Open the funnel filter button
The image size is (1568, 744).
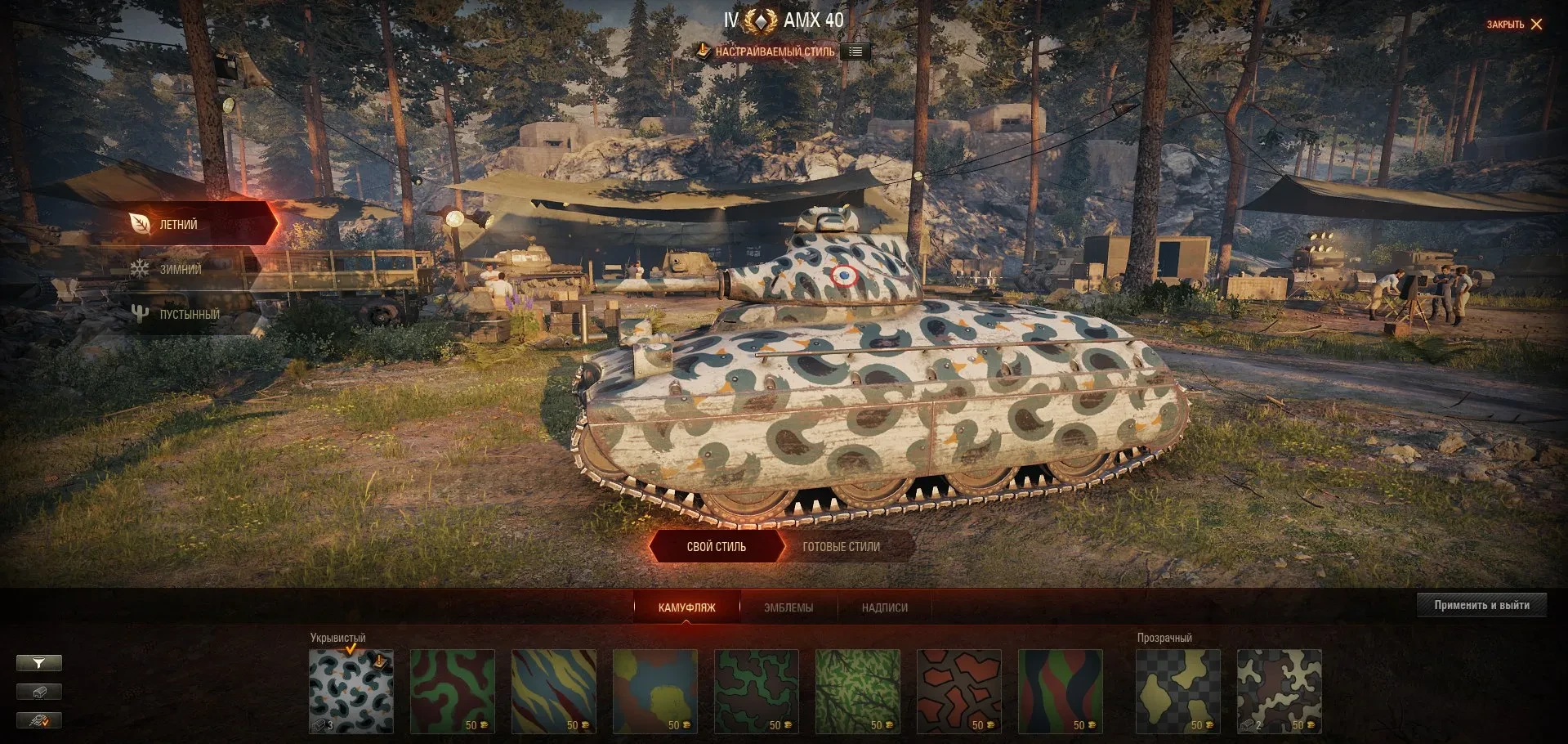[38, 663]
